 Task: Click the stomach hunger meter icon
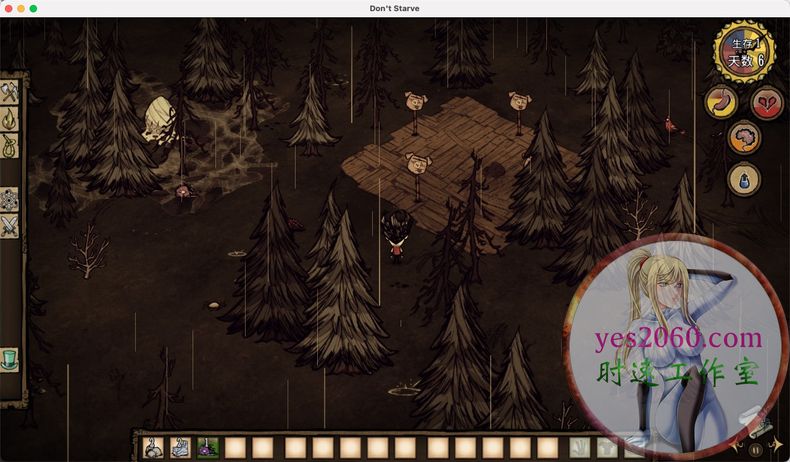[720, 103]
